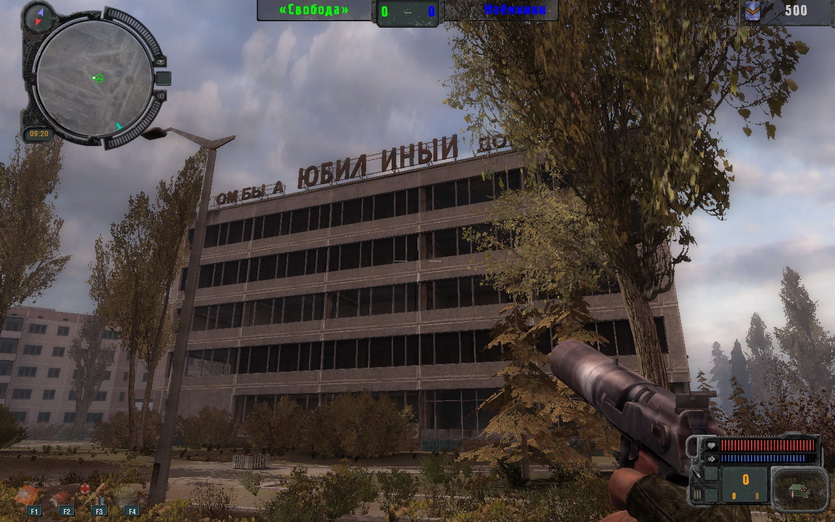The height and width of the screenshot is (522, 835).
Task: Use the F2 quick slot canned item
Action: (62, 496)
